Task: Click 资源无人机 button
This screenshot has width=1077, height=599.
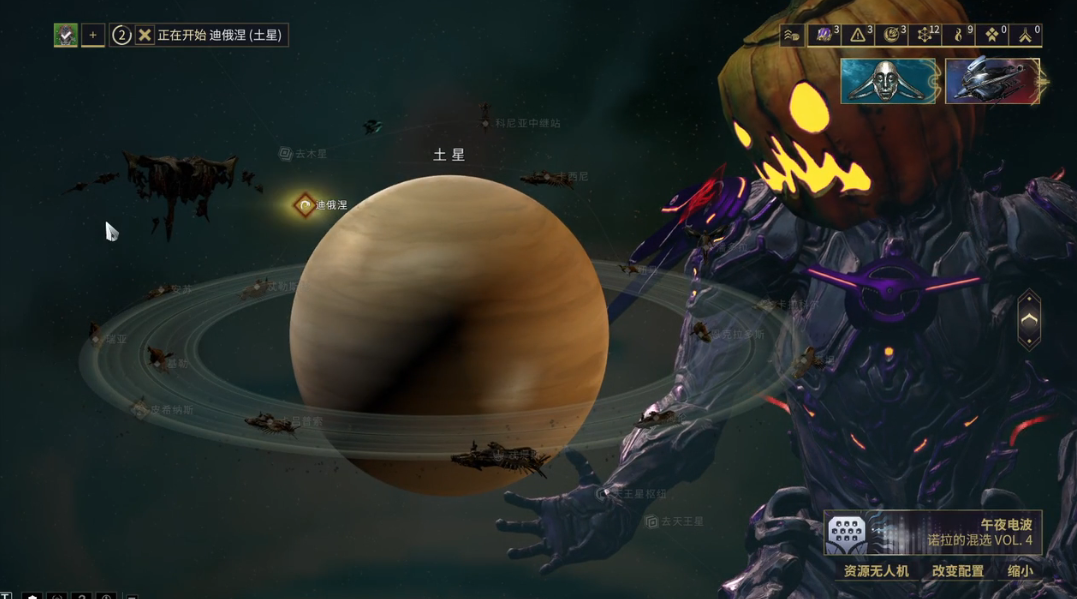Action: pyautogui.click(x=876, y=571)
